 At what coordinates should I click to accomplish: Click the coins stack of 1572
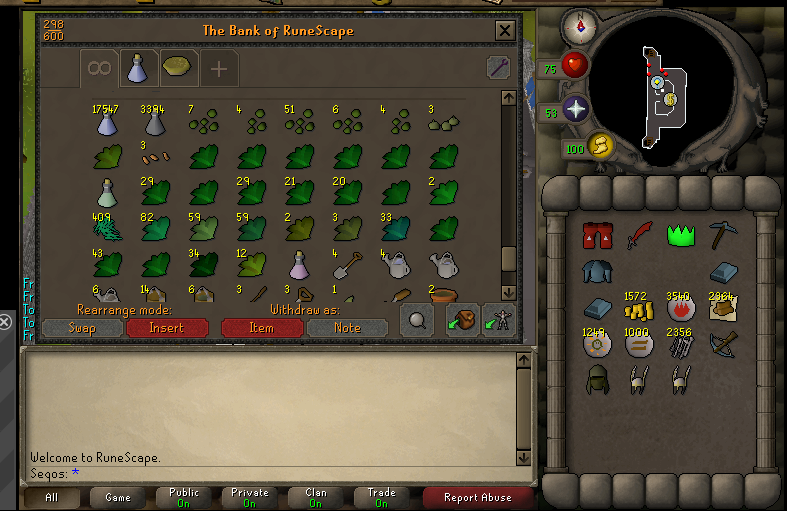click(640, 310)
